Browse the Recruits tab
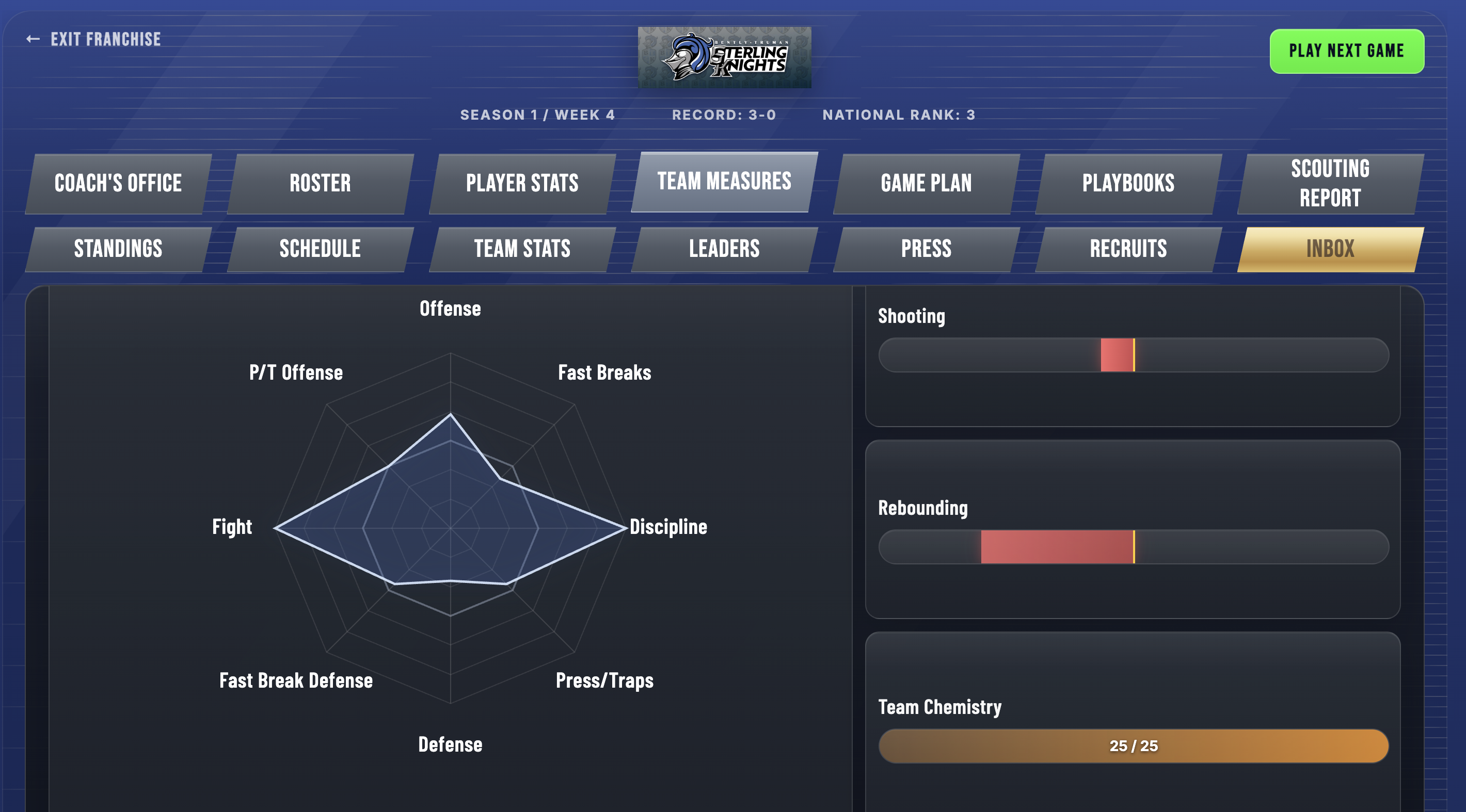The width and height of the screenshot is (1466, 812). tap(1128, 249)
